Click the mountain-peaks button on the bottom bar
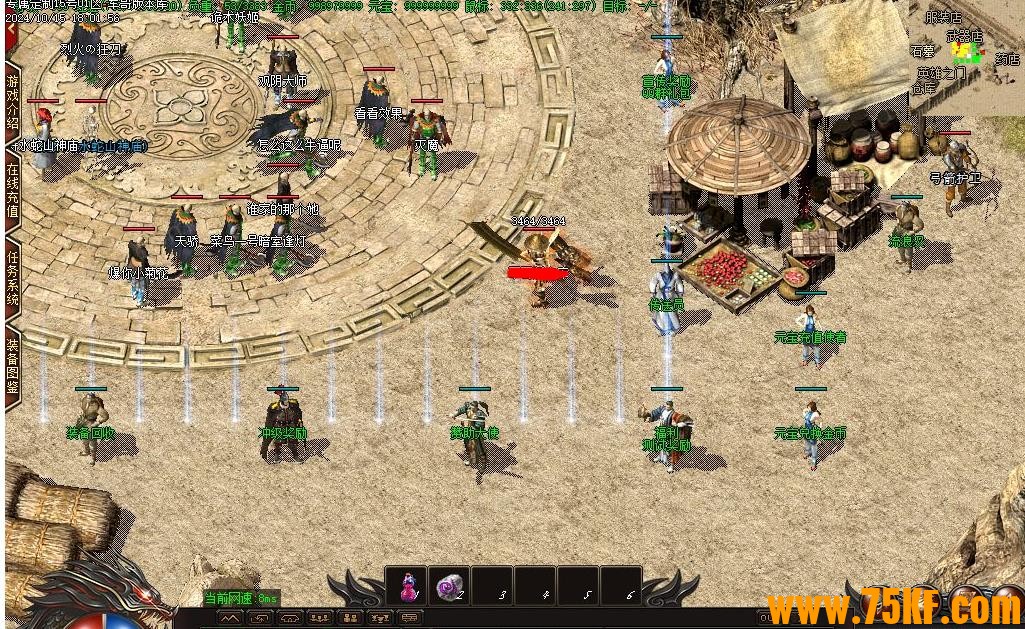This screenshot has height=629, width=1025. [x=230, y=619]
